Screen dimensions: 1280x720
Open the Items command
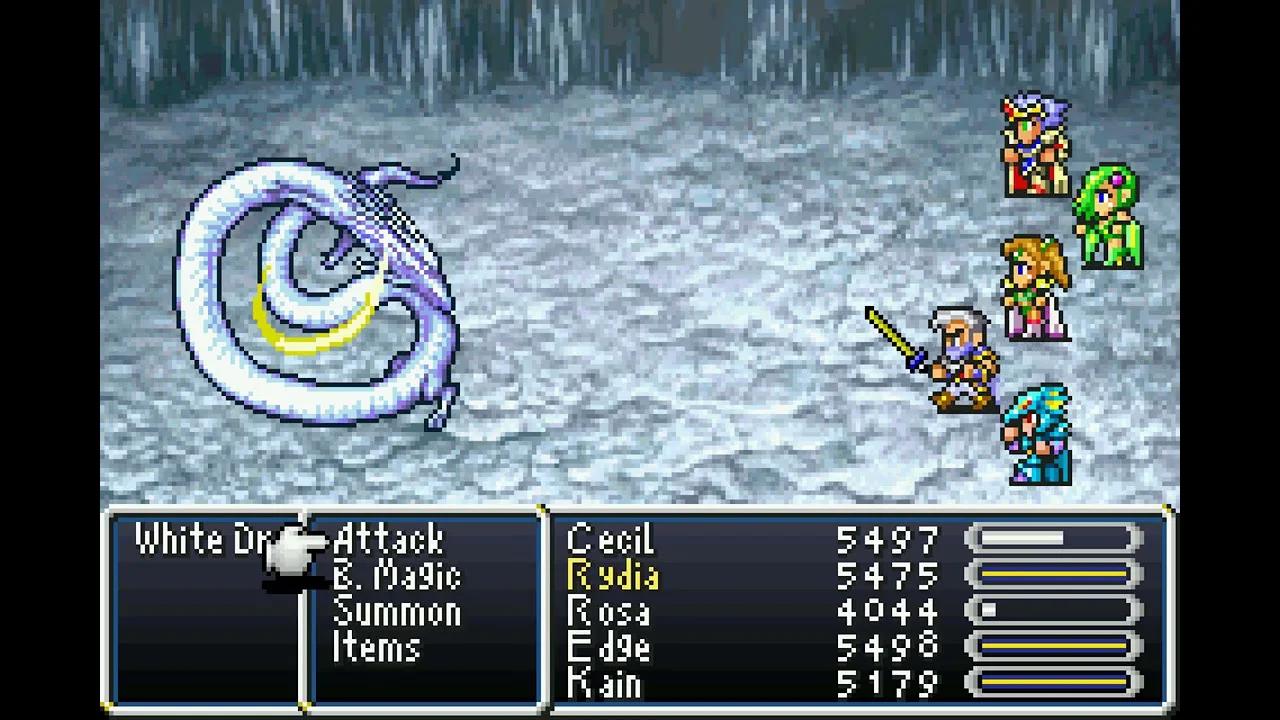click(377, 648)
